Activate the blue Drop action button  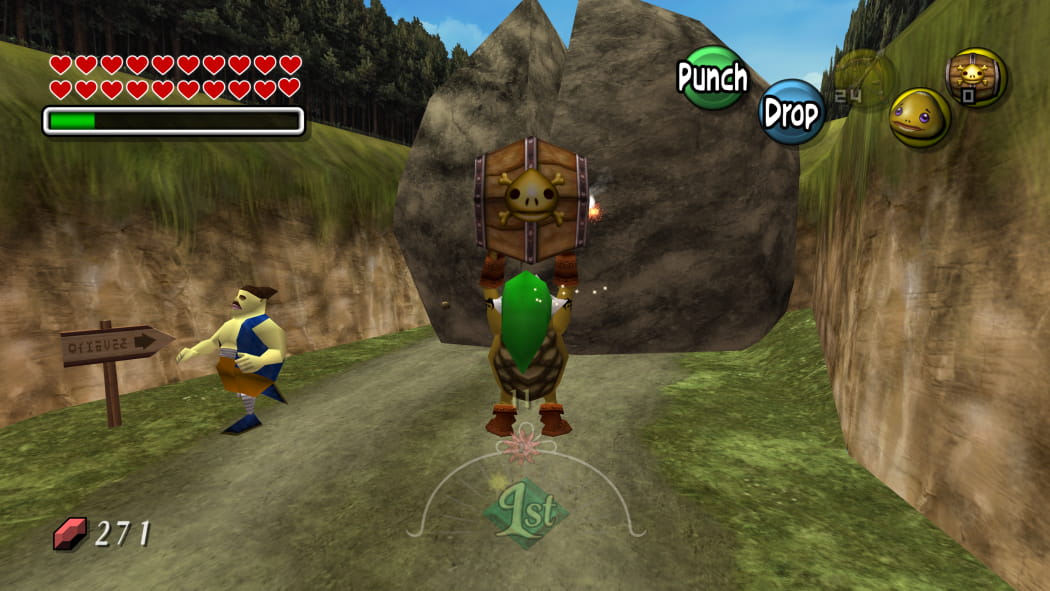[x=792, y=112]
